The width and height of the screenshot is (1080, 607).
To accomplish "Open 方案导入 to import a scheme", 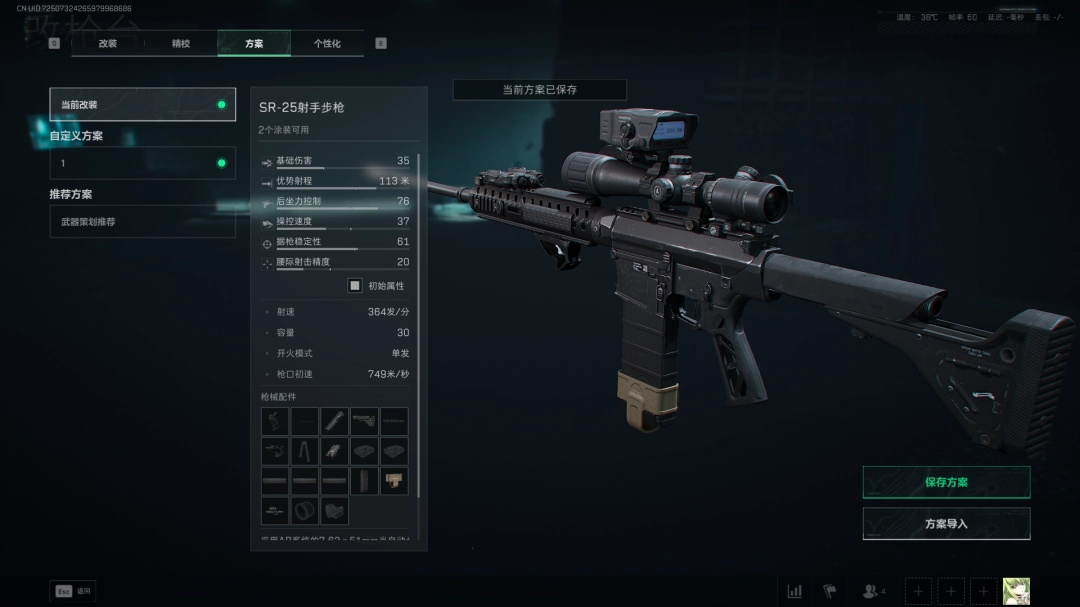I will coord(946,524).
